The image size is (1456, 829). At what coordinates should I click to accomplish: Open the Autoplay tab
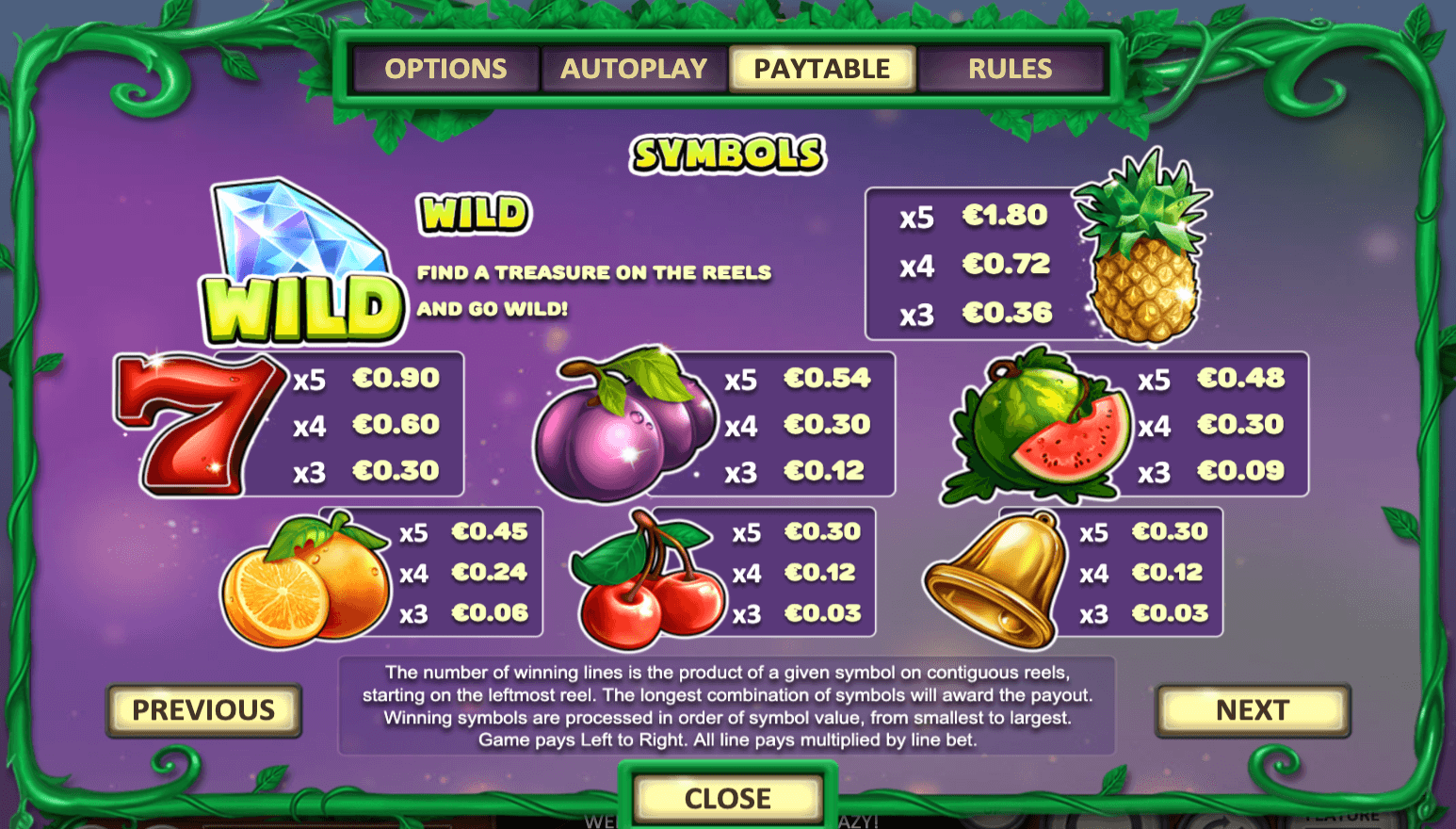(634, 69)
